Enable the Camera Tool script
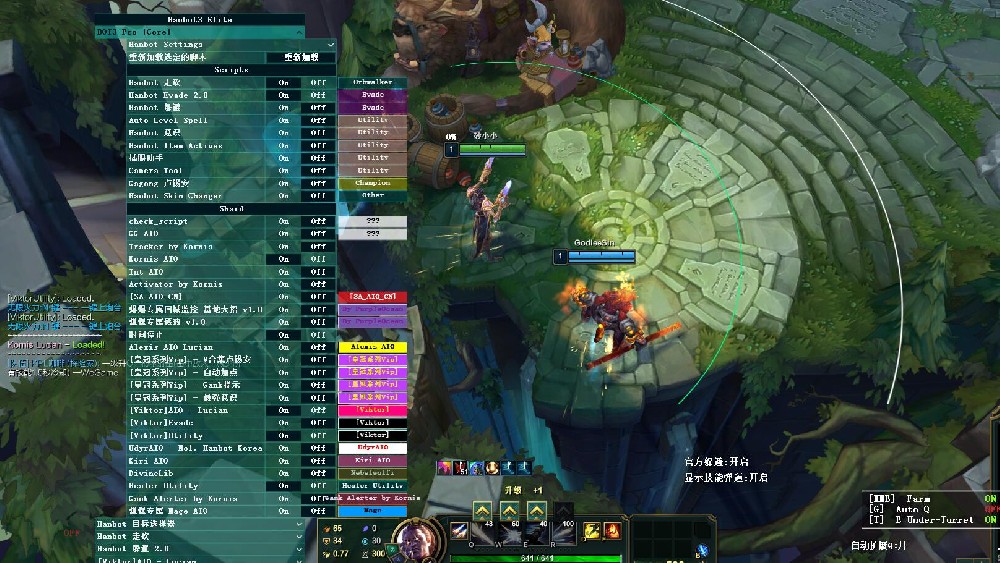The height and width of the screenshot is (563, 1000). 284,170
